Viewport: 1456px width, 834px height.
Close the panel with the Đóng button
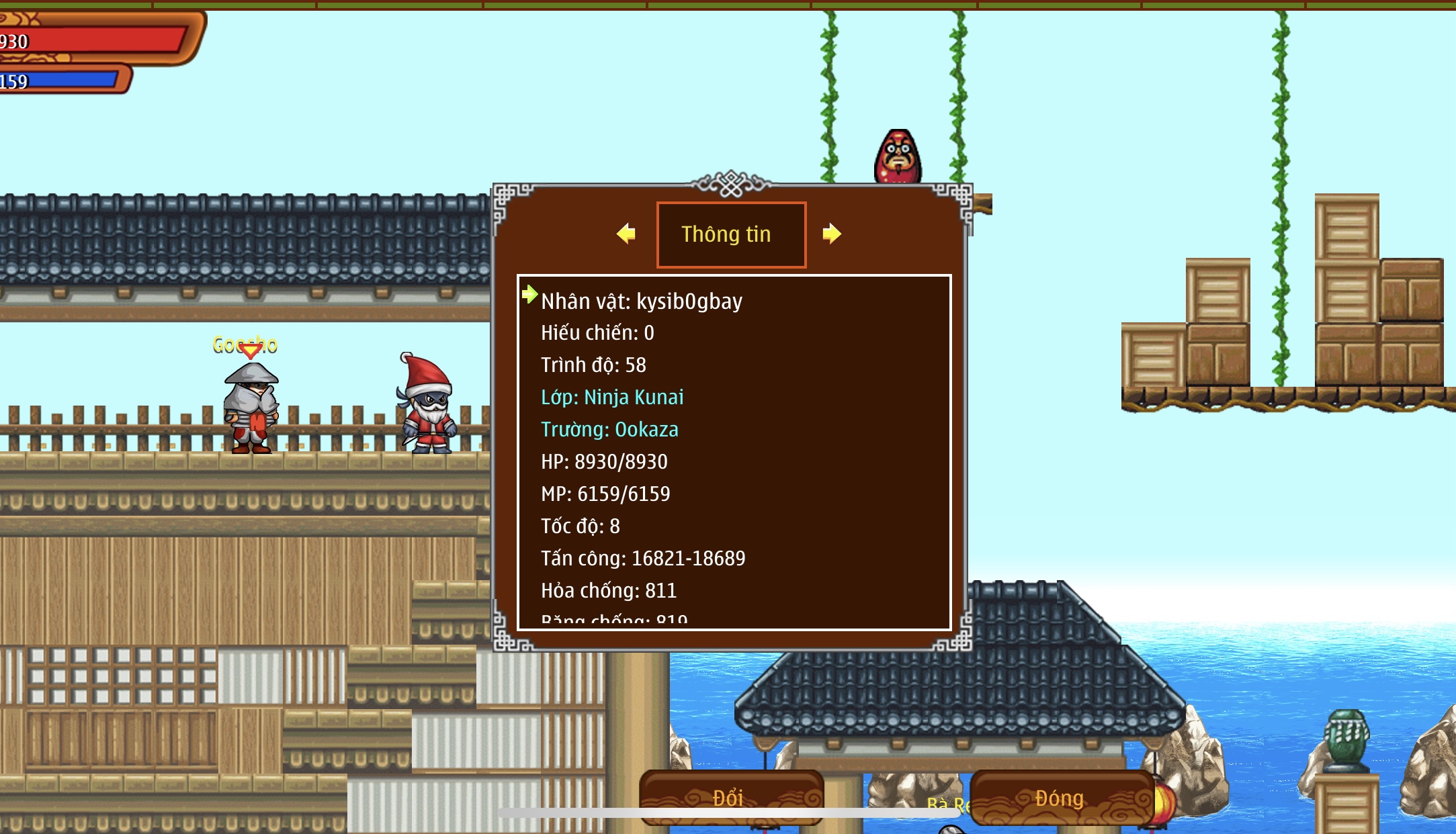(1060, 798)
